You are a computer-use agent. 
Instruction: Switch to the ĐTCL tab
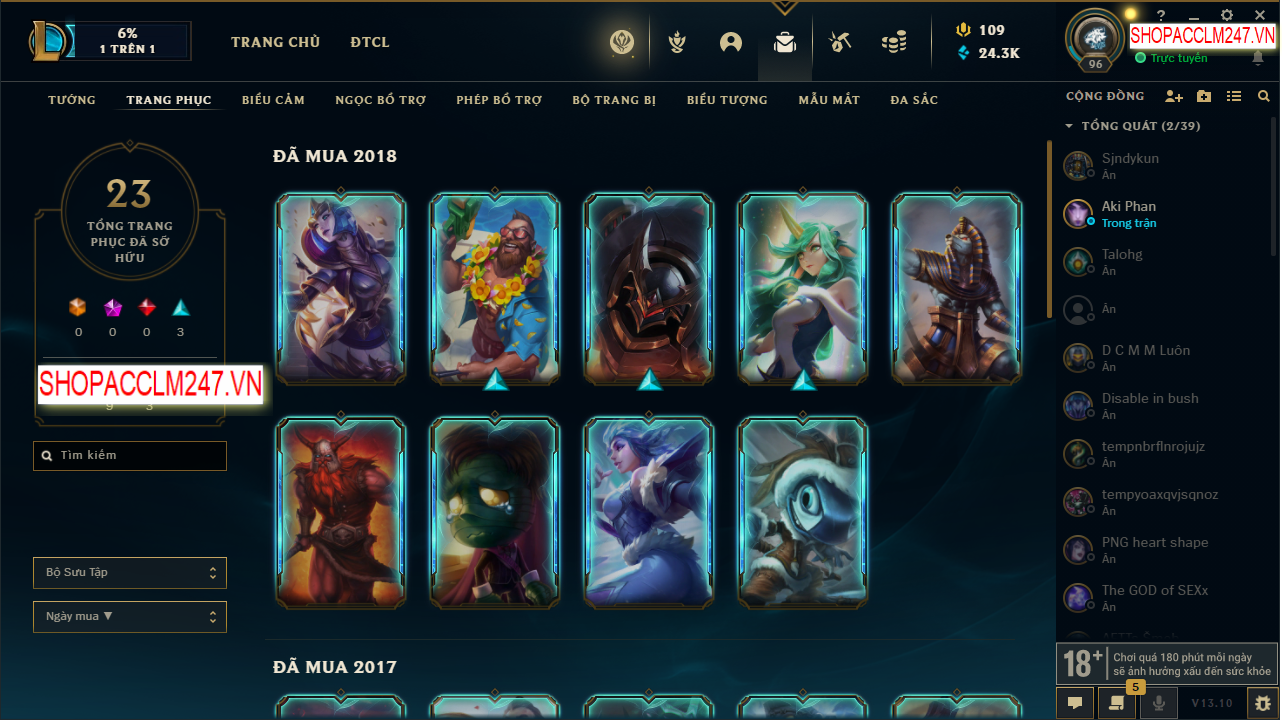click(370, 42)
